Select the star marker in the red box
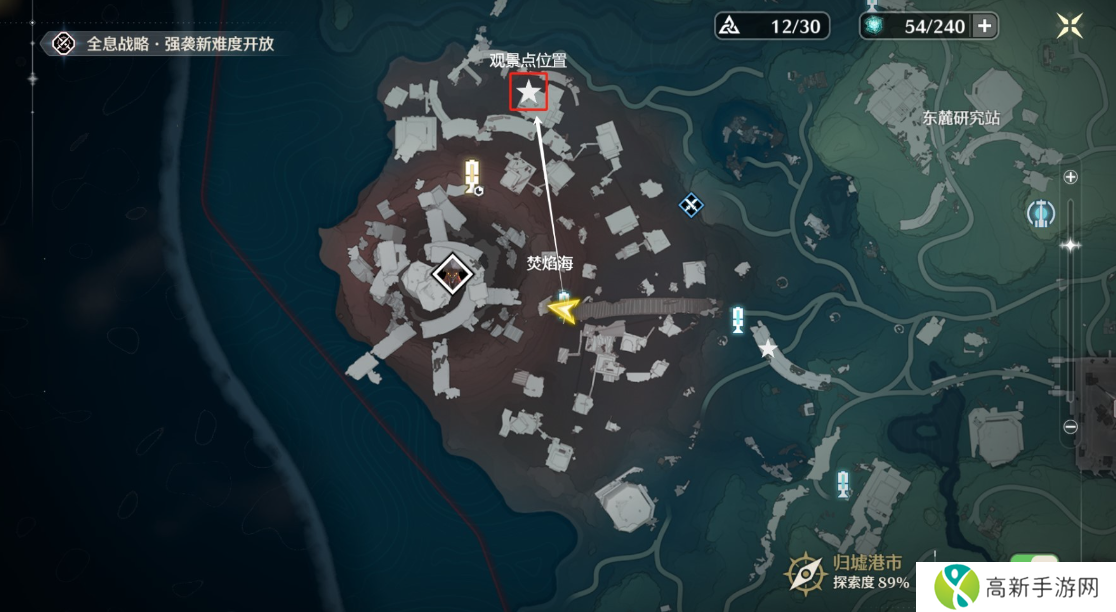This screenshot has width=1116, height=612. click(x=528, y=93)
